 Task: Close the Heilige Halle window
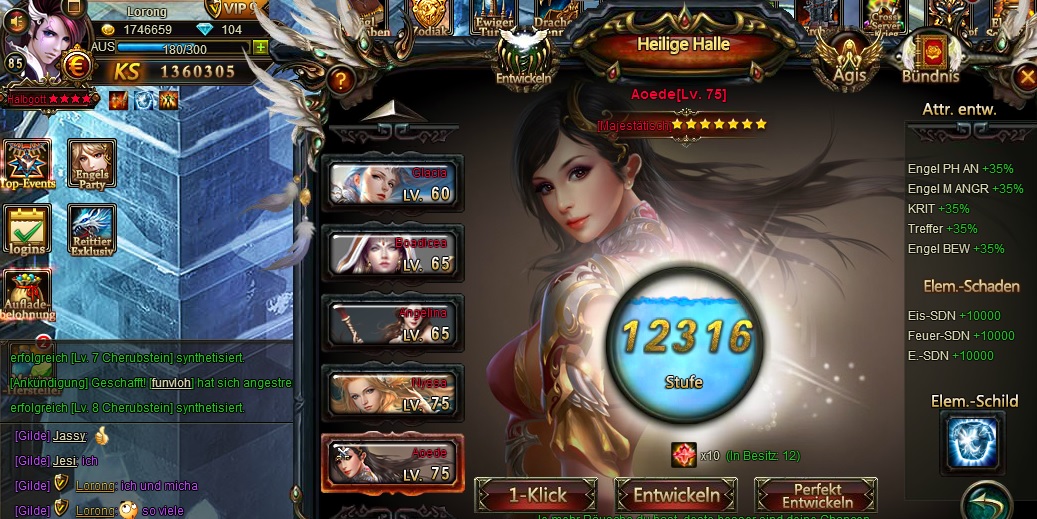1026,76
